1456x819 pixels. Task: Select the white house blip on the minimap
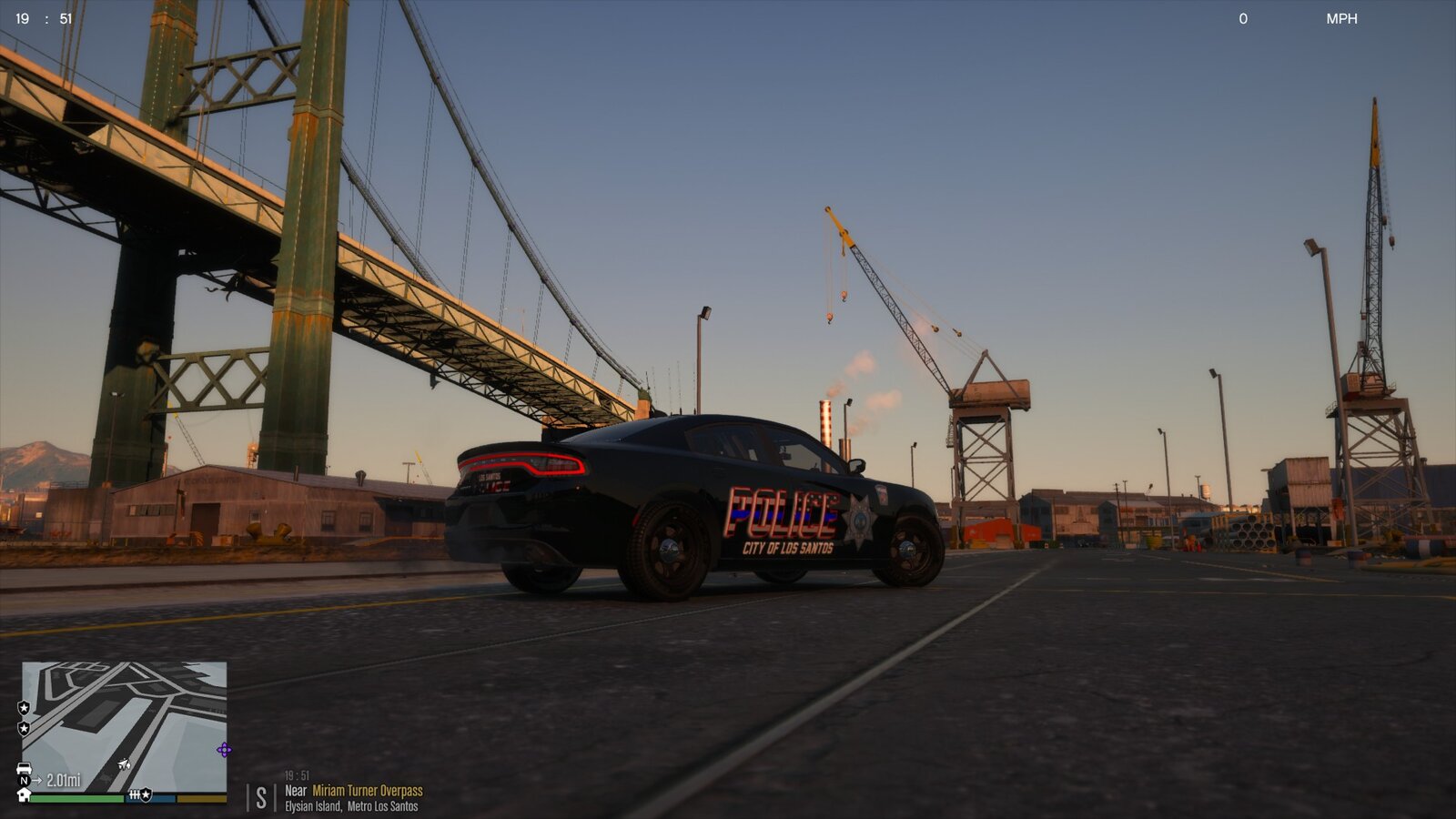pos(25,794)
